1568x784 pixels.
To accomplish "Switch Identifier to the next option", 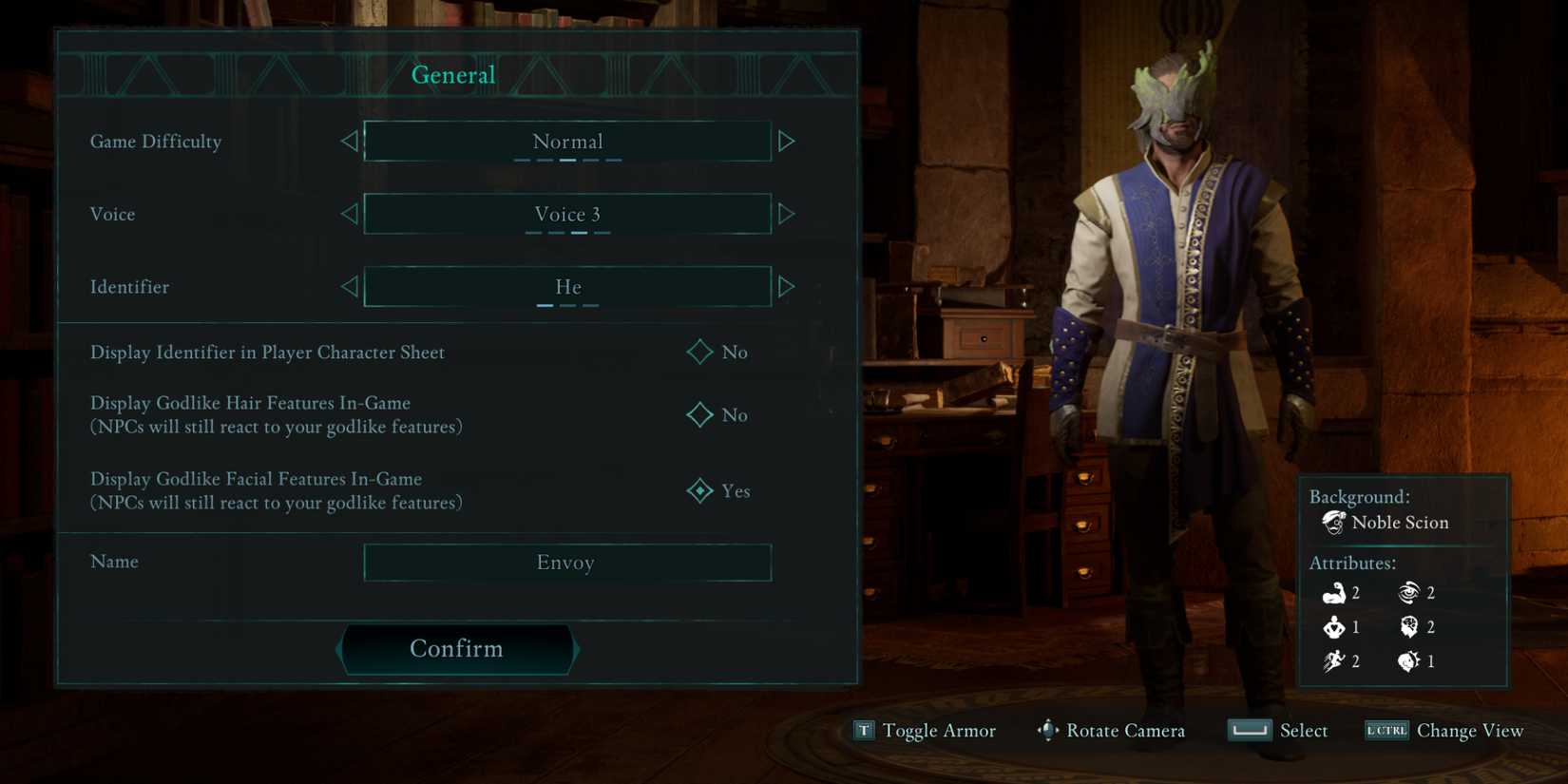I will coord(786,286).
